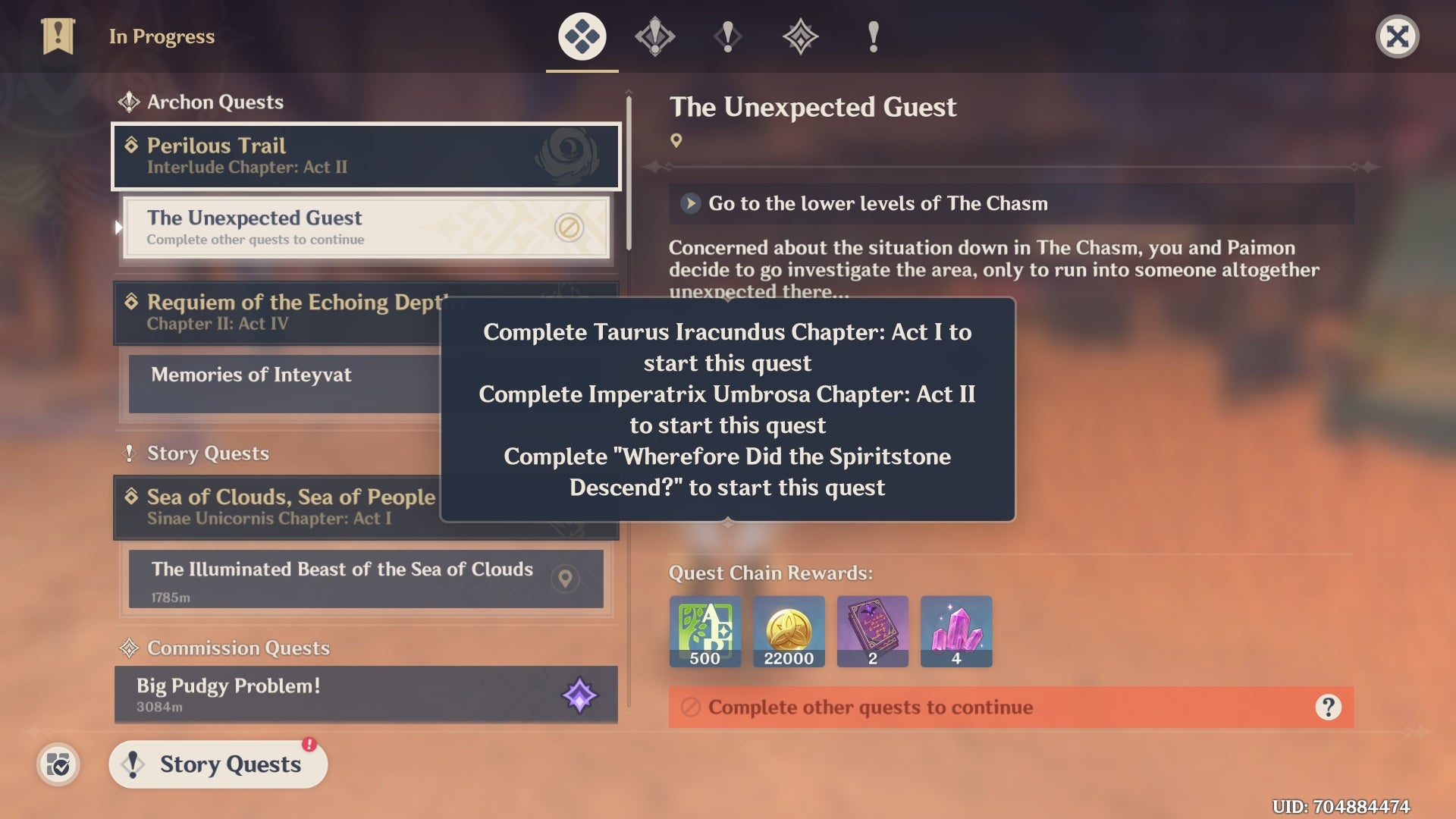Inspect the experience book reward showing 2
The height and width of the screenshot is (819, 1456).
[x=872, y=631]
